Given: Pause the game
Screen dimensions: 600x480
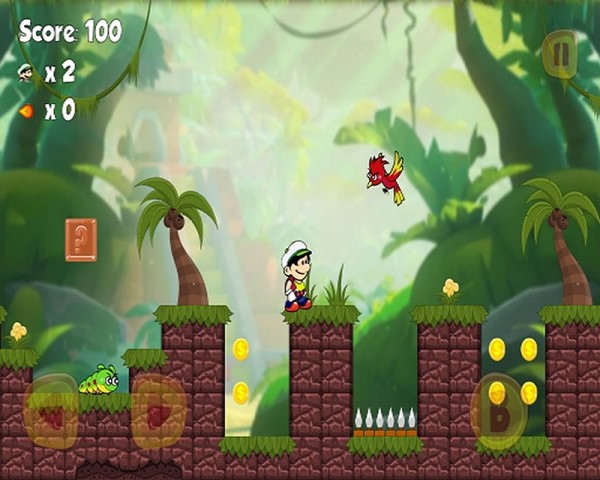Looking at the screenshot, I should 559,53.
